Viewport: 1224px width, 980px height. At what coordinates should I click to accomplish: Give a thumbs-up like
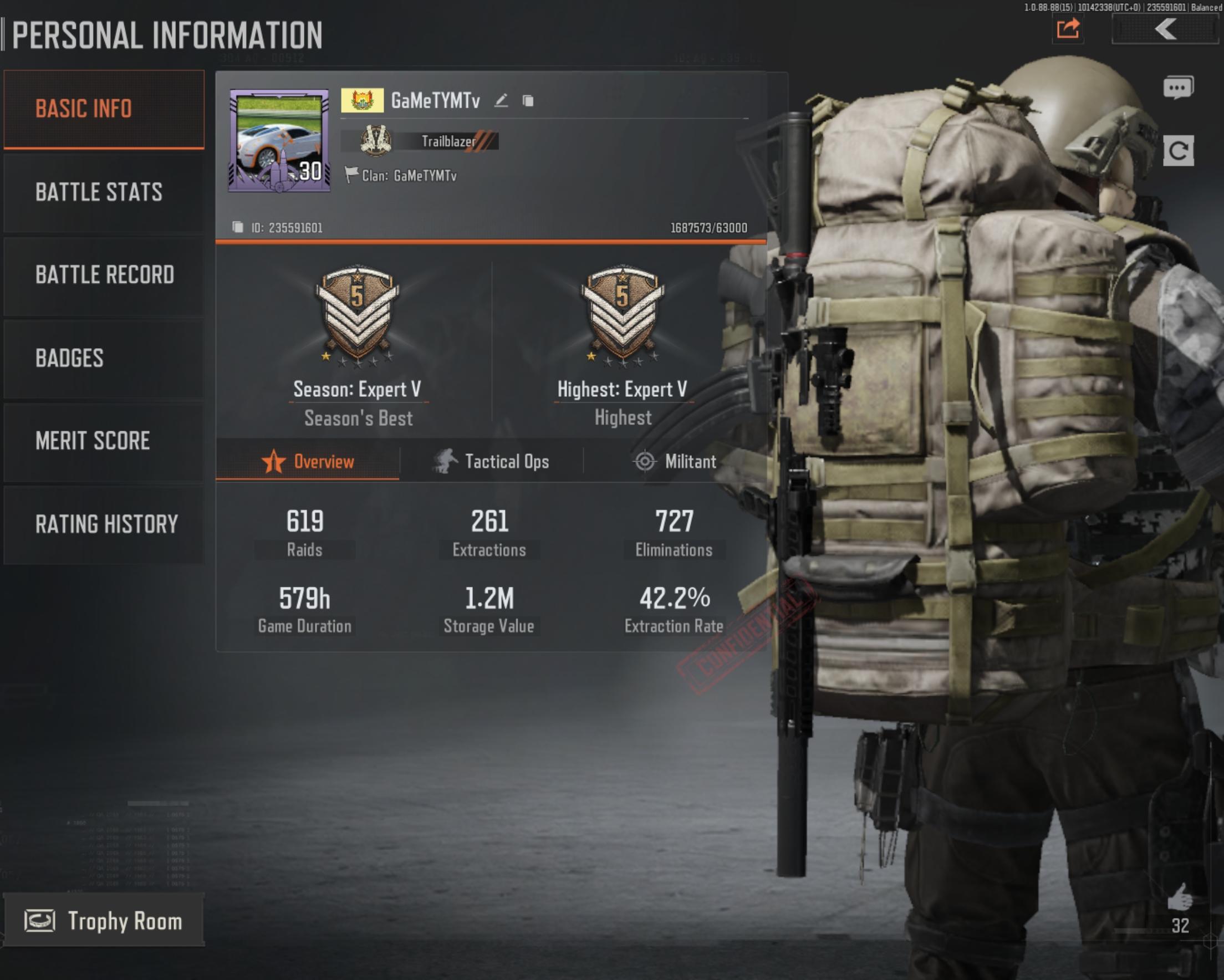point(1180,897)
